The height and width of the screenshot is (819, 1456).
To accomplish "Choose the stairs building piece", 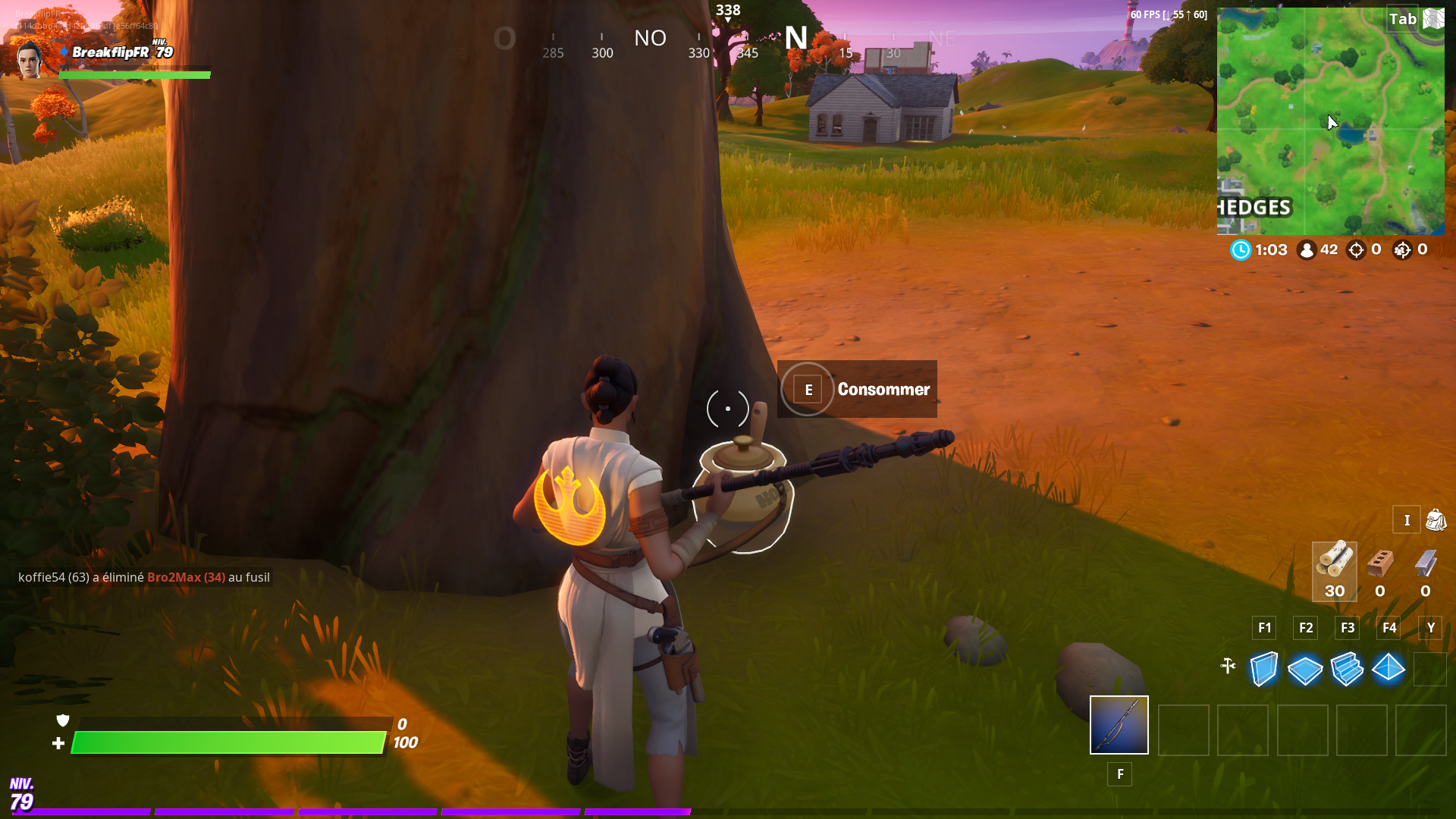I will pos(1347,669).
